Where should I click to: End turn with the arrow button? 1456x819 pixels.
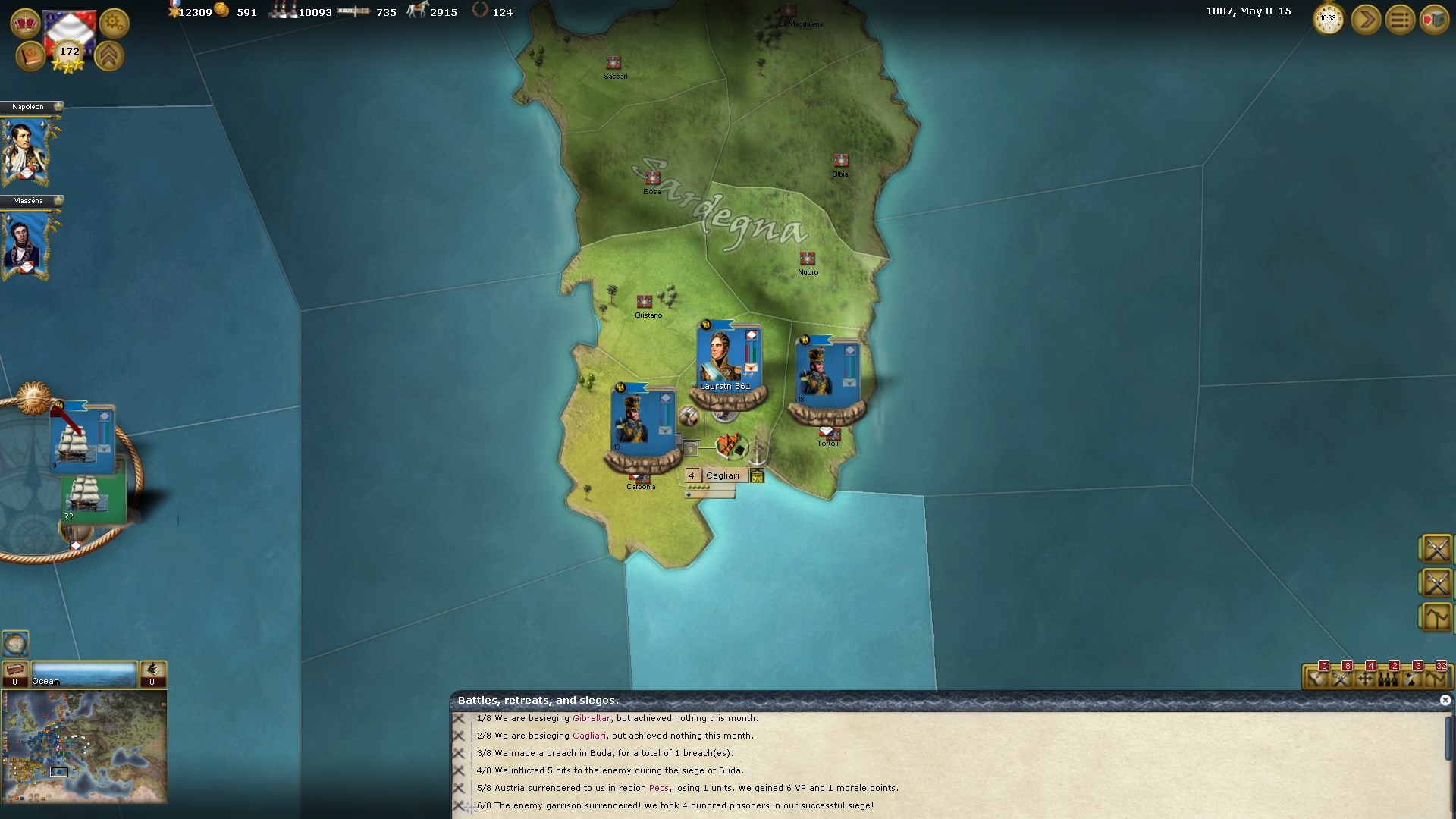tap(1366, 19)
